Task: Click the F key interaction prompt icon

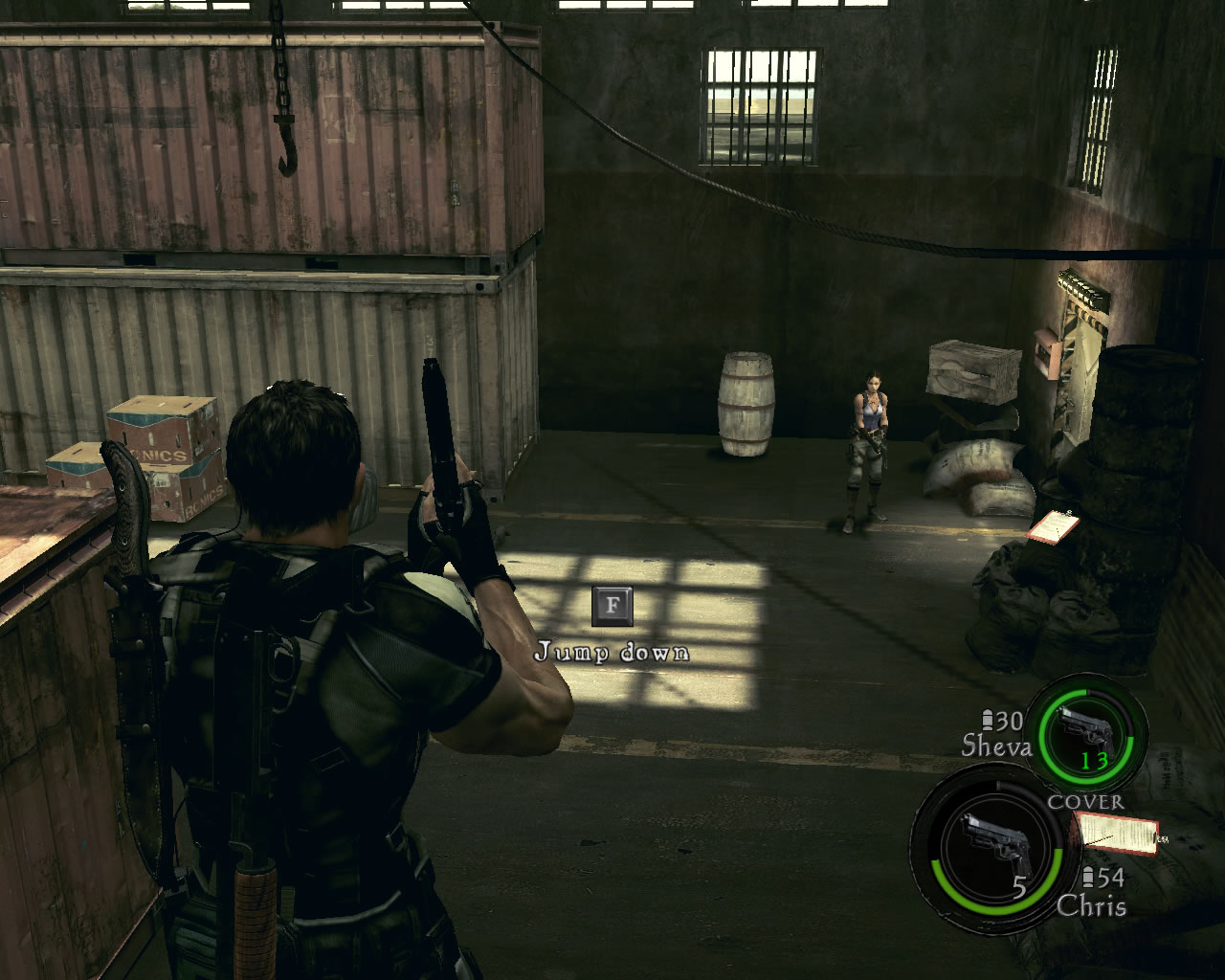Action: point(613,605)
